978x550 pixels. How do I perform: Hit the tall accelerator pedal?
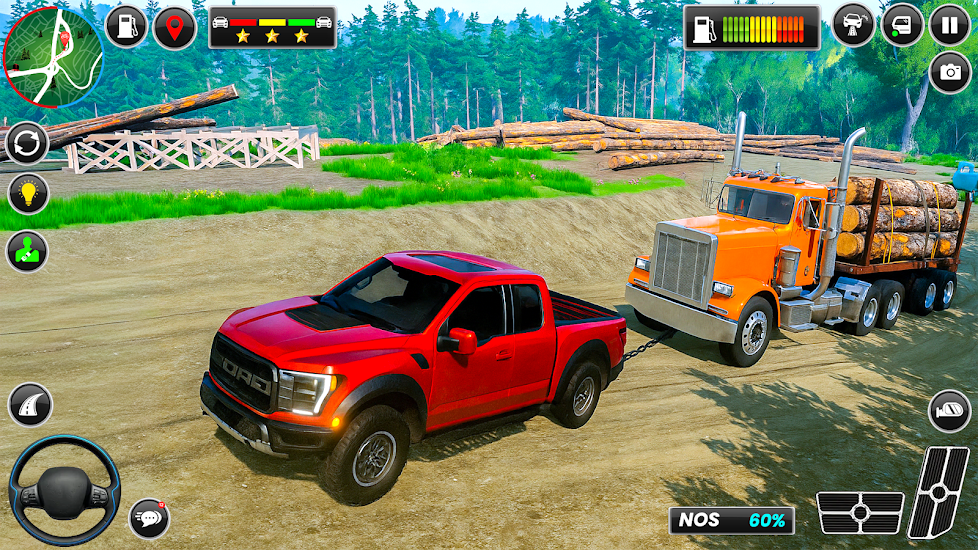click(x=938, y=492)
